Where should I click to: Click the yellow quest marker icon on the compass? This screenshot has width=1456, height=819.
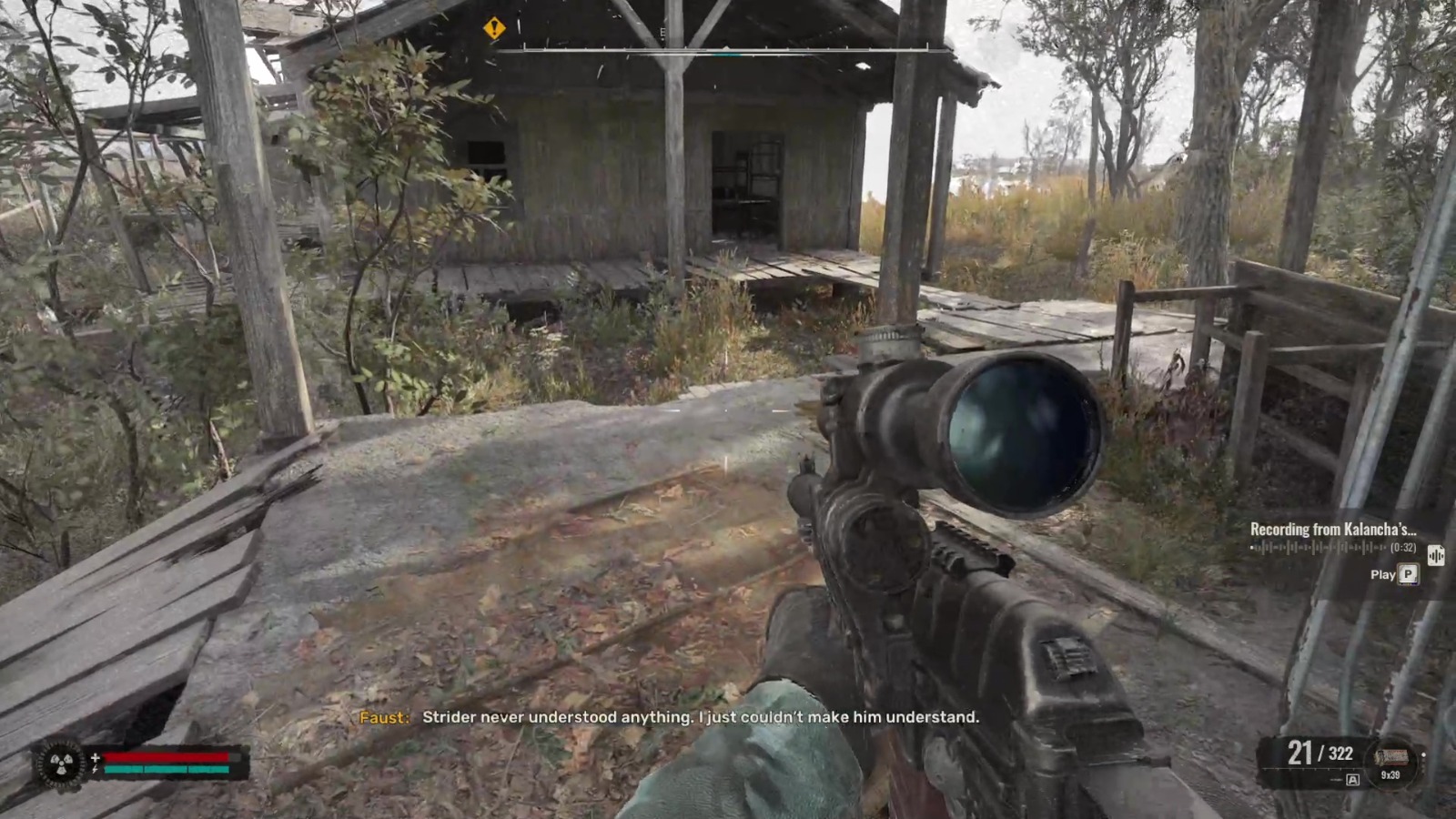[492, 29]
